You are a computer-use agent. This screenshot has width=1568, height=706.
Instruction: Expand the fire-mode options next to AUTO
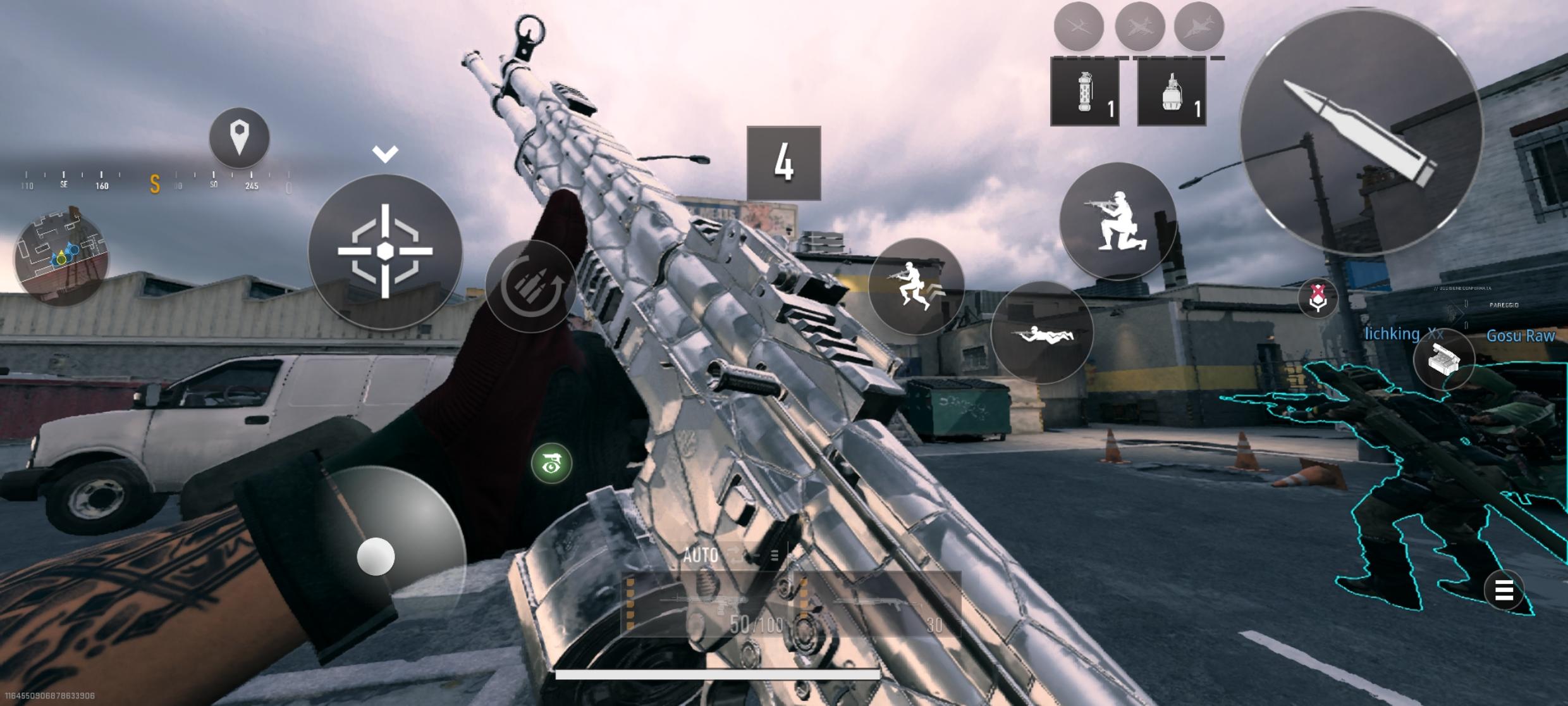pyautogui.click(x=773, y=555)
